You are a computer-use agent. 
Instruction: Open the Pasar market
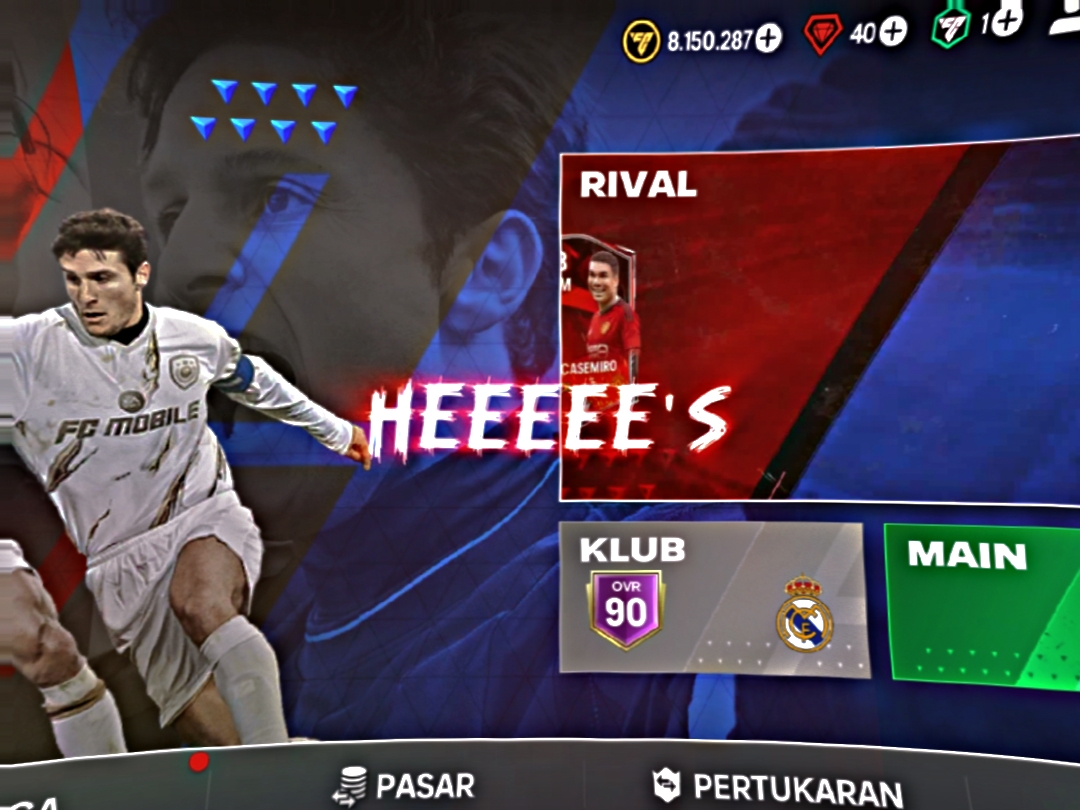point(404,785)
